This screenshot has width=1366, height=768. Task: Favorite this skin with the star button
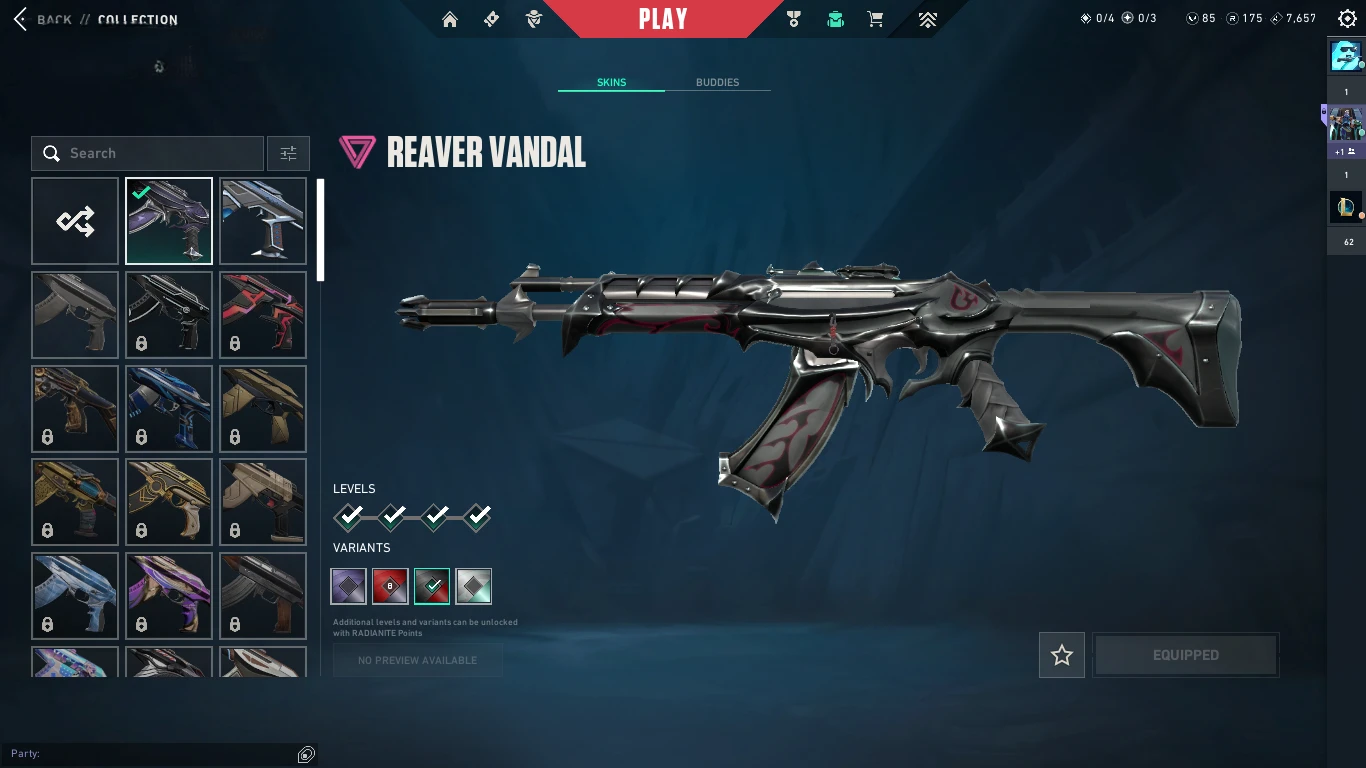coord(1062,655)
